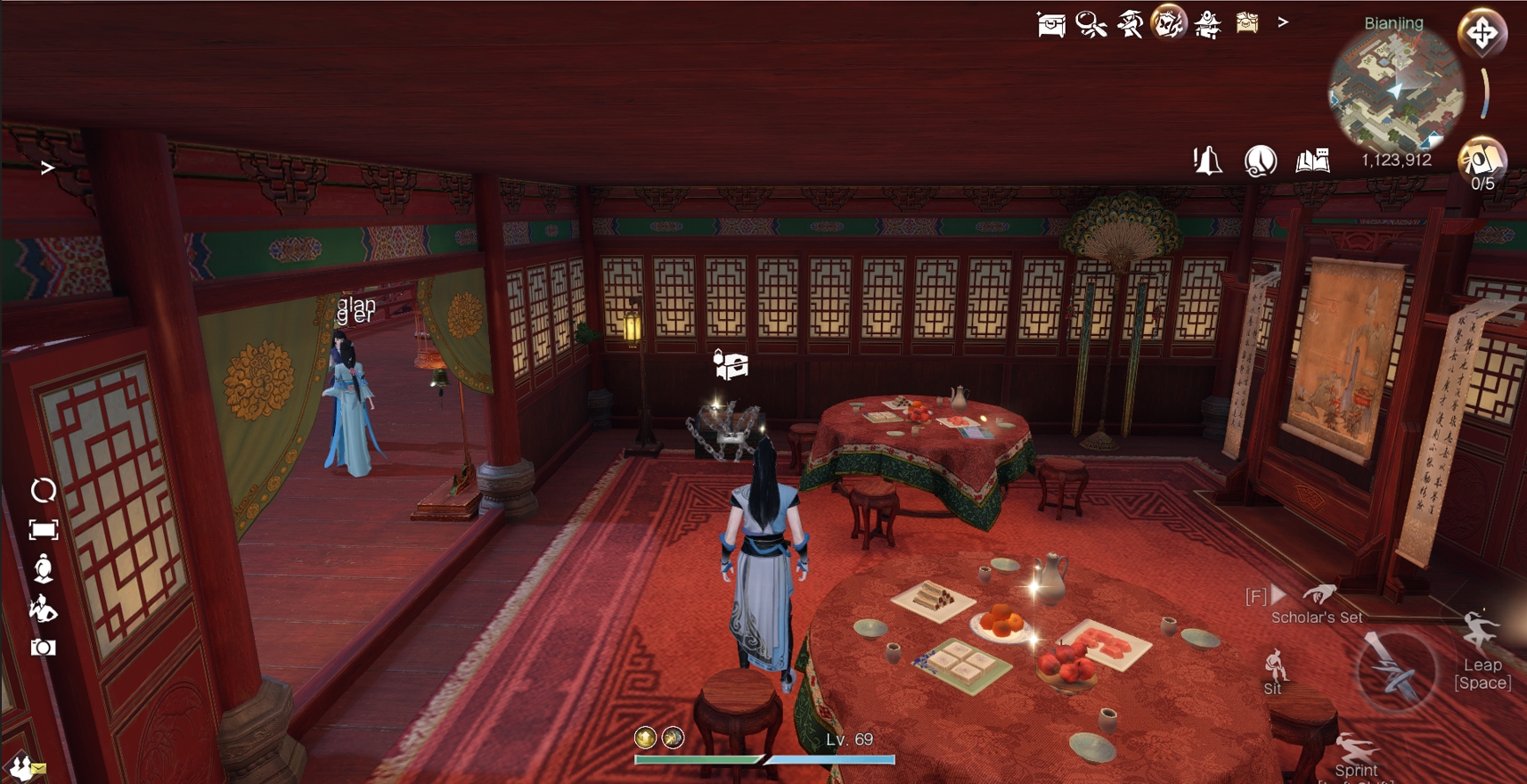Open the book with chat bubble icon

1312,160
